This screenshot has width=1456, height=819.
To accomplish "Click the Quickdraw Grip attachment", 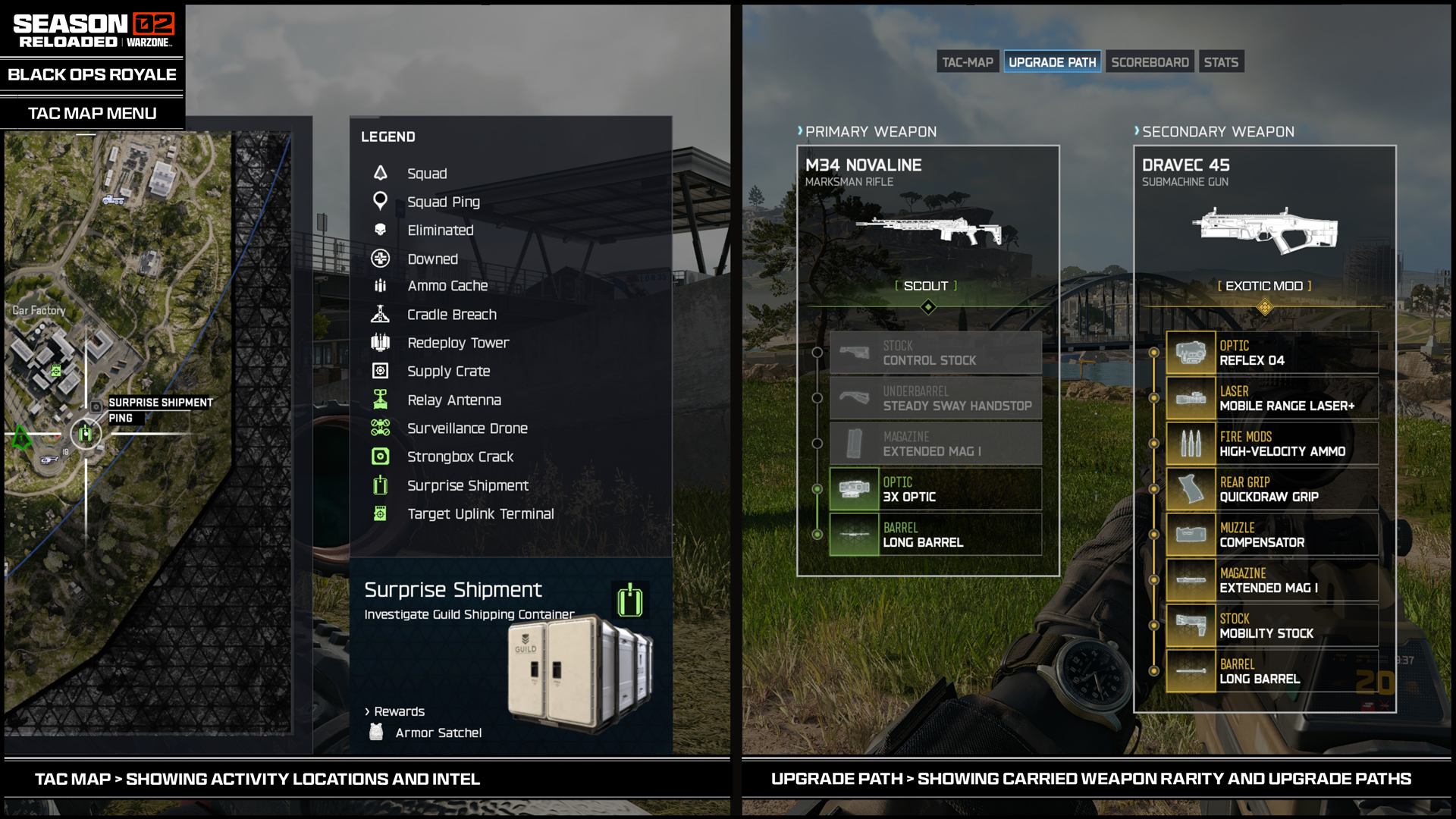I will pyautogui.click(x=1272, y=489).
